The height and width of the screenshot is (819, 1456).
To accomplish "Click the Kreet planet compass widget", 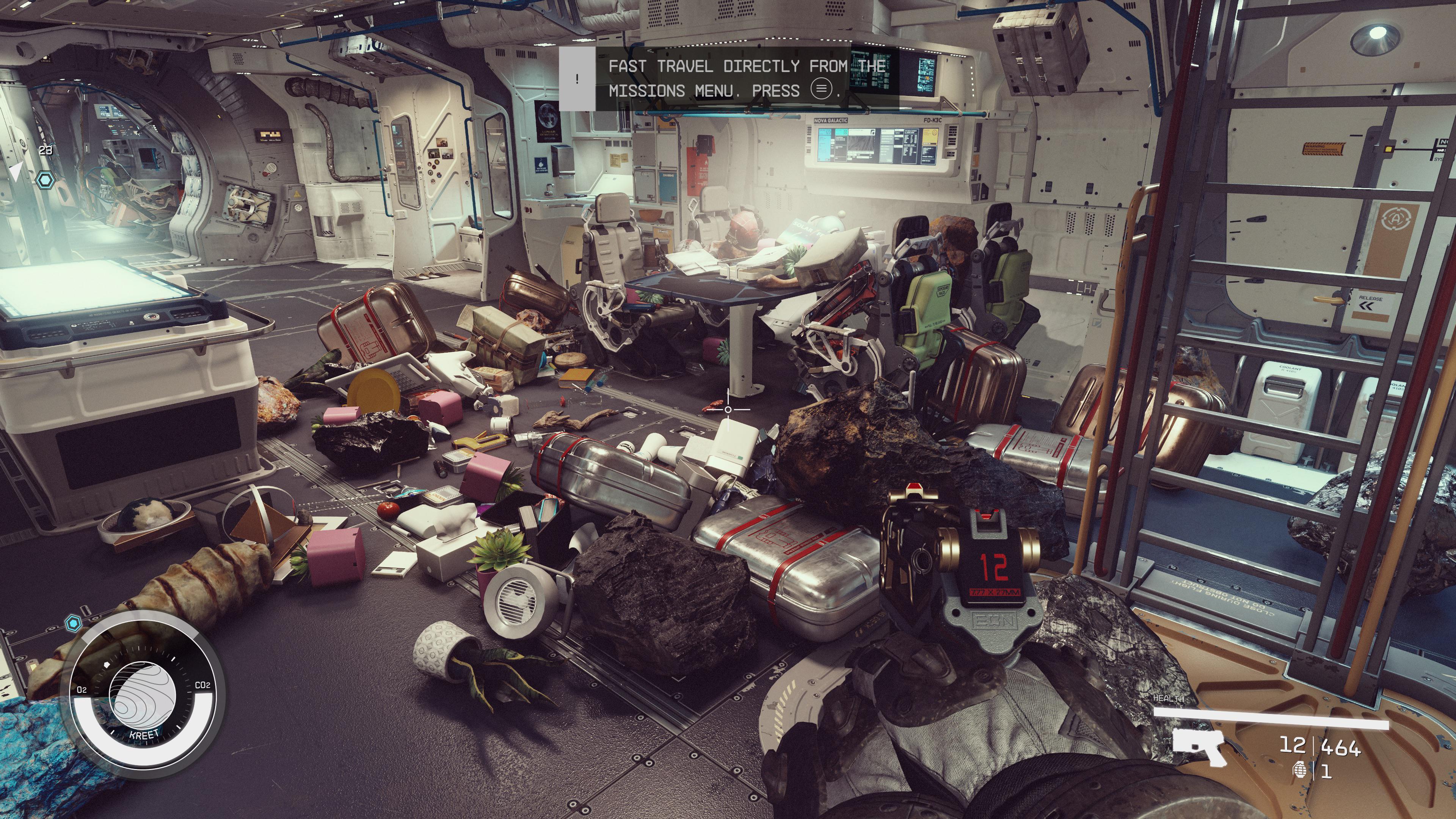I will [143, 695].
